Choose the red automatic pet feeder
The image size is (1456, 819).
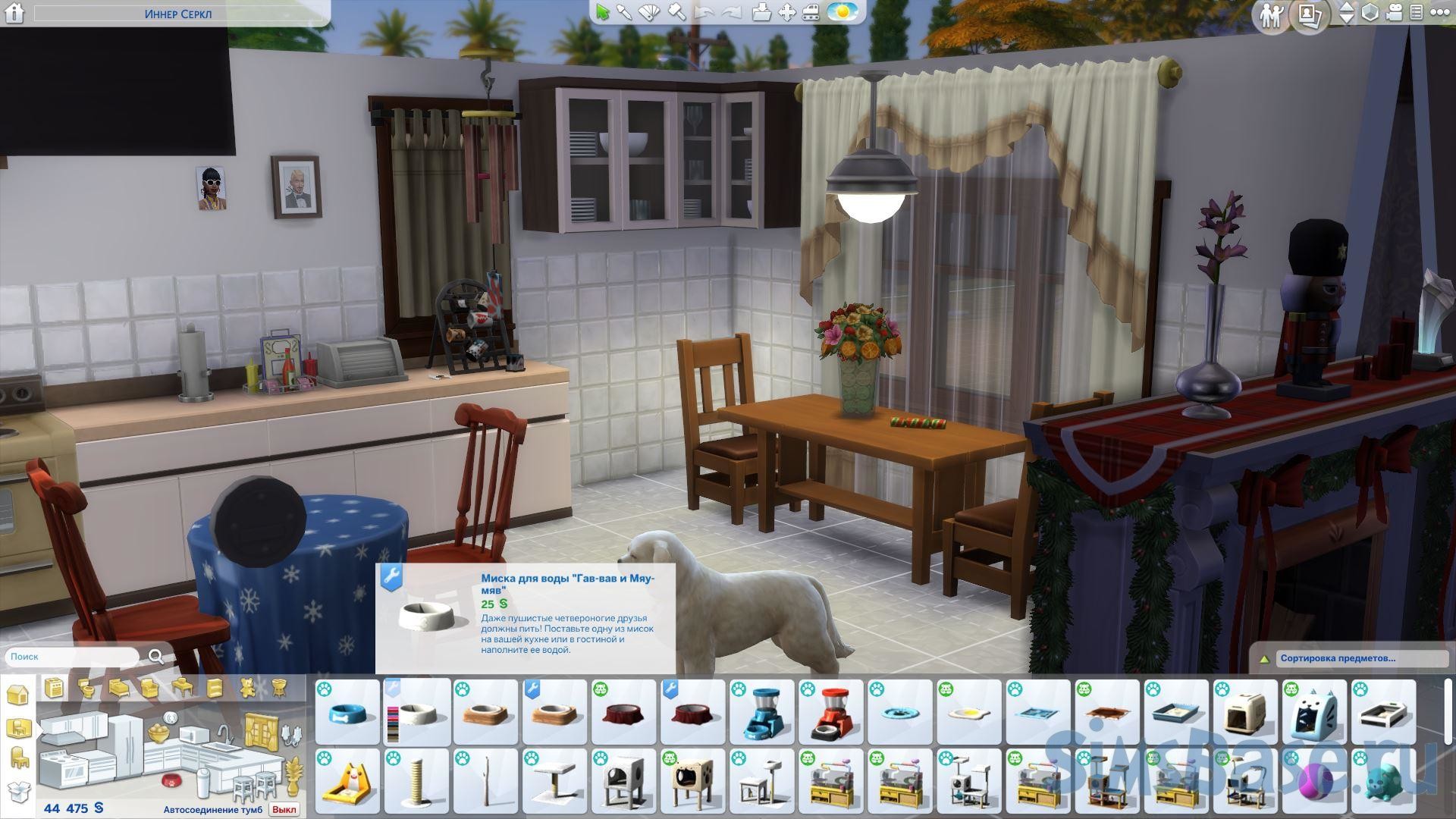pyautogui.click(x=830, y=712)
